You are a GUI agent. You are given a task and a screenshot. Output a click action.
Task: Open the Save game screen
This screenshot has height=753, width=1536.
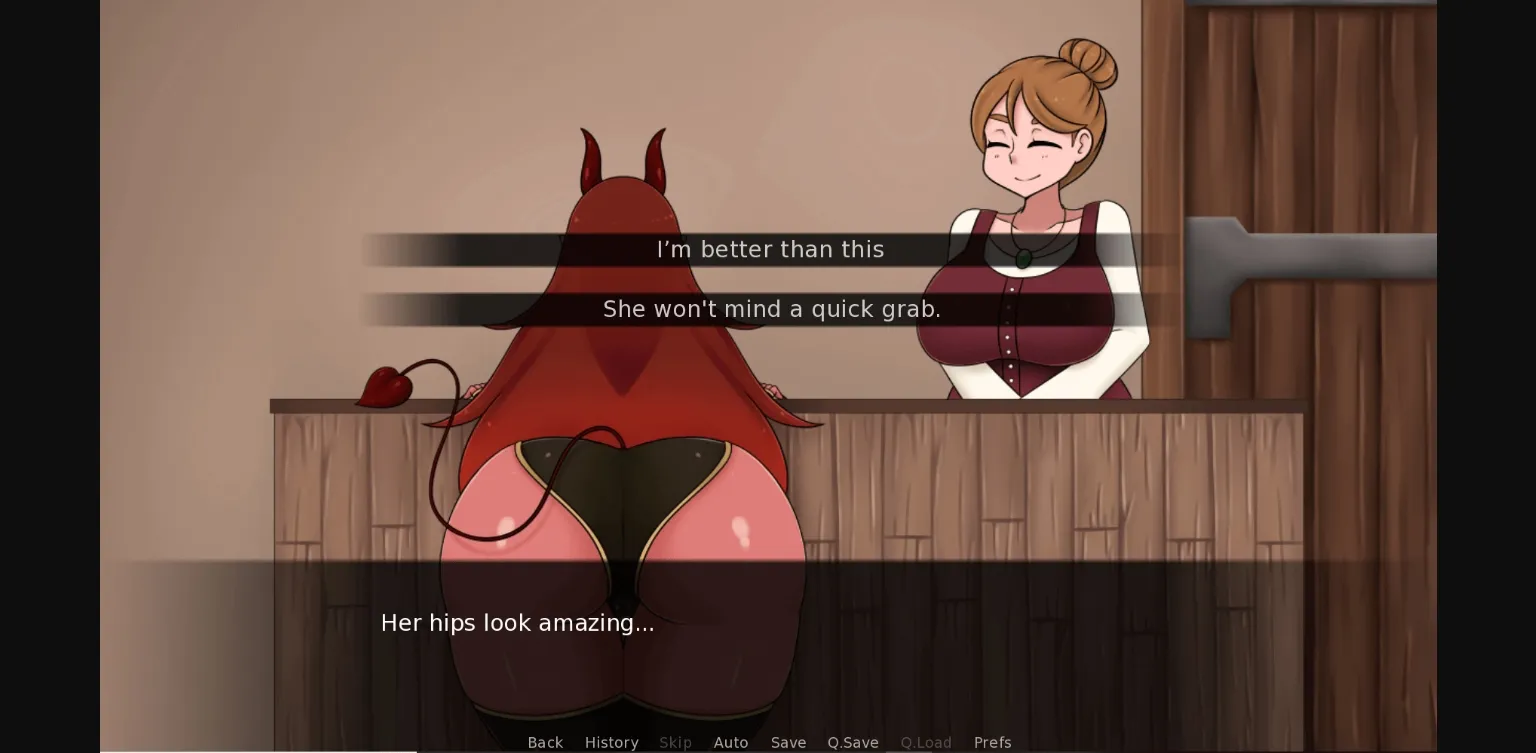tap(788, 742)
